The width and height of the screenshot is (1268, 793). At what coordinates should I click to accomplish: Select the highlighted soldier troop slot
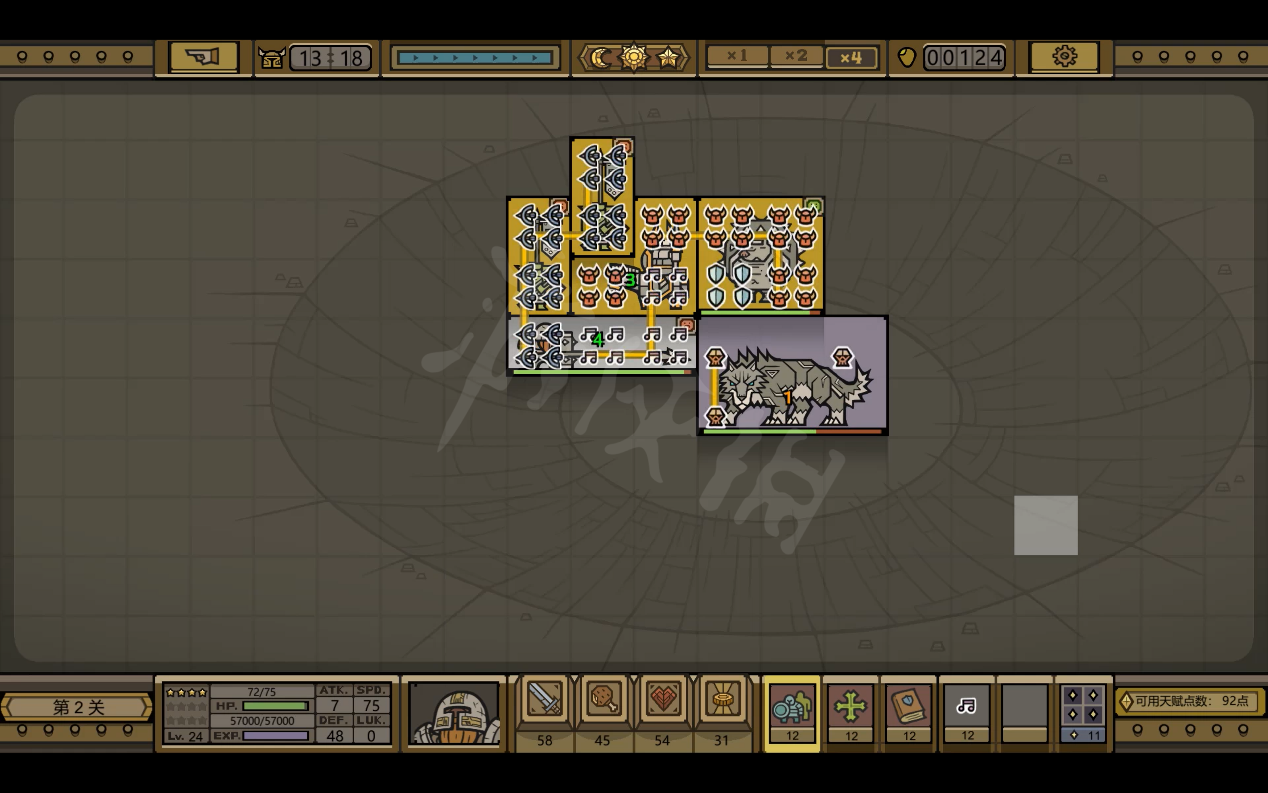pyautogui.click(x=792, y=708)
